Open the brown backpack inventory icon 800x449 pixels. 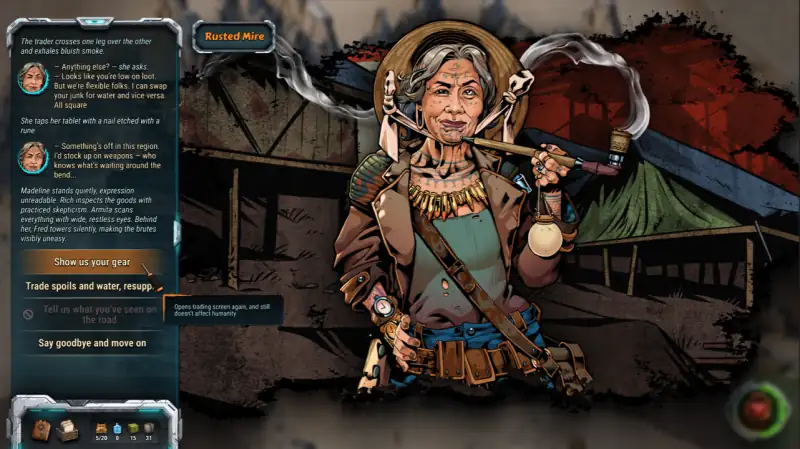point(42,429)
